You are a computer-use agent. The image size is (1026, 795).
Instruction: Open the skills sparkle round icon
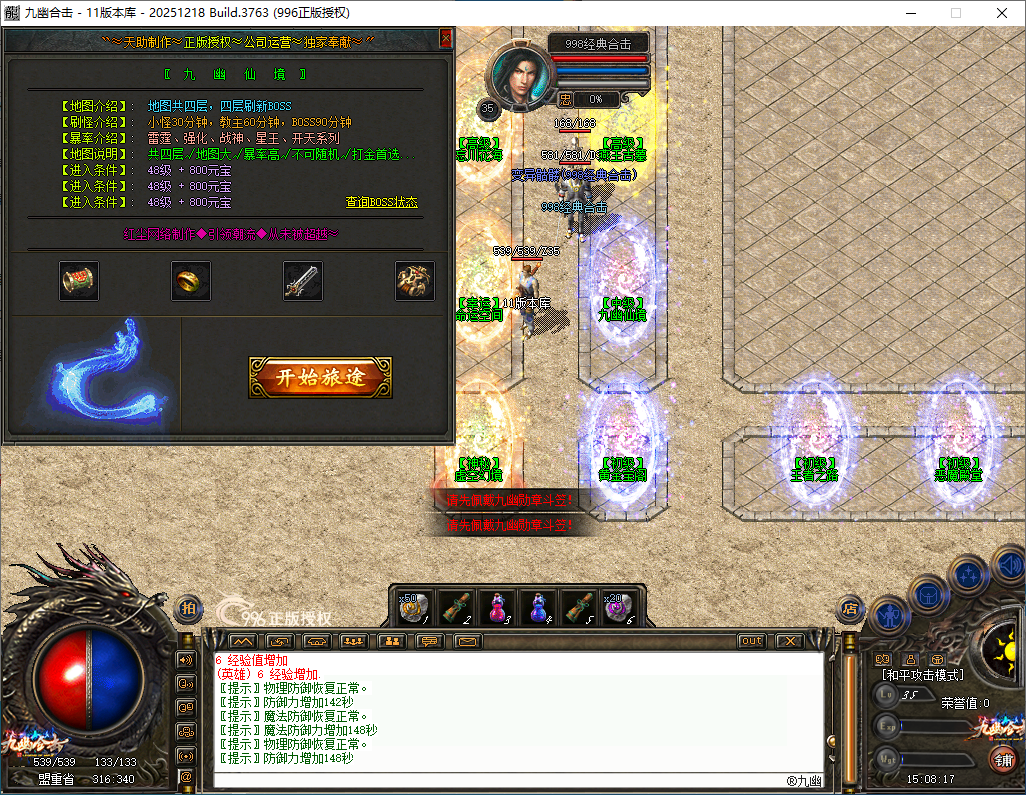point(968,574)
